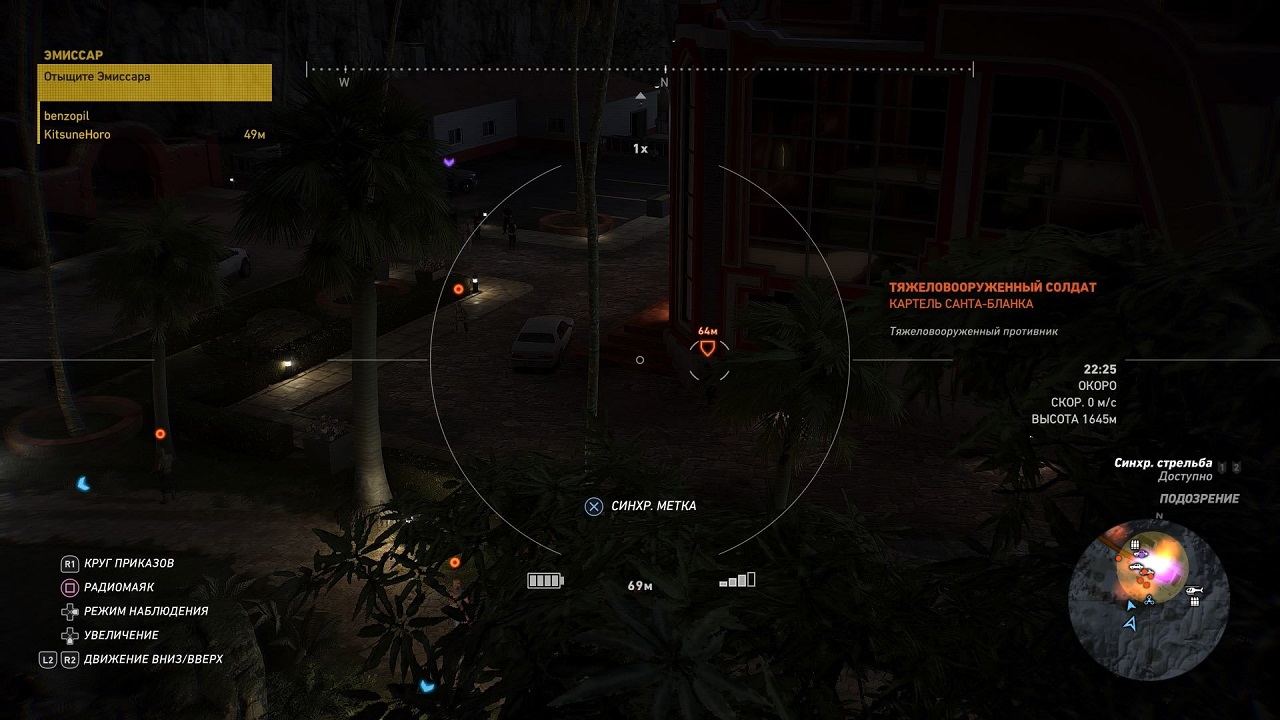Click the purple teammate marker
This screenshot has width=1280, height=720.
point(450,161)
